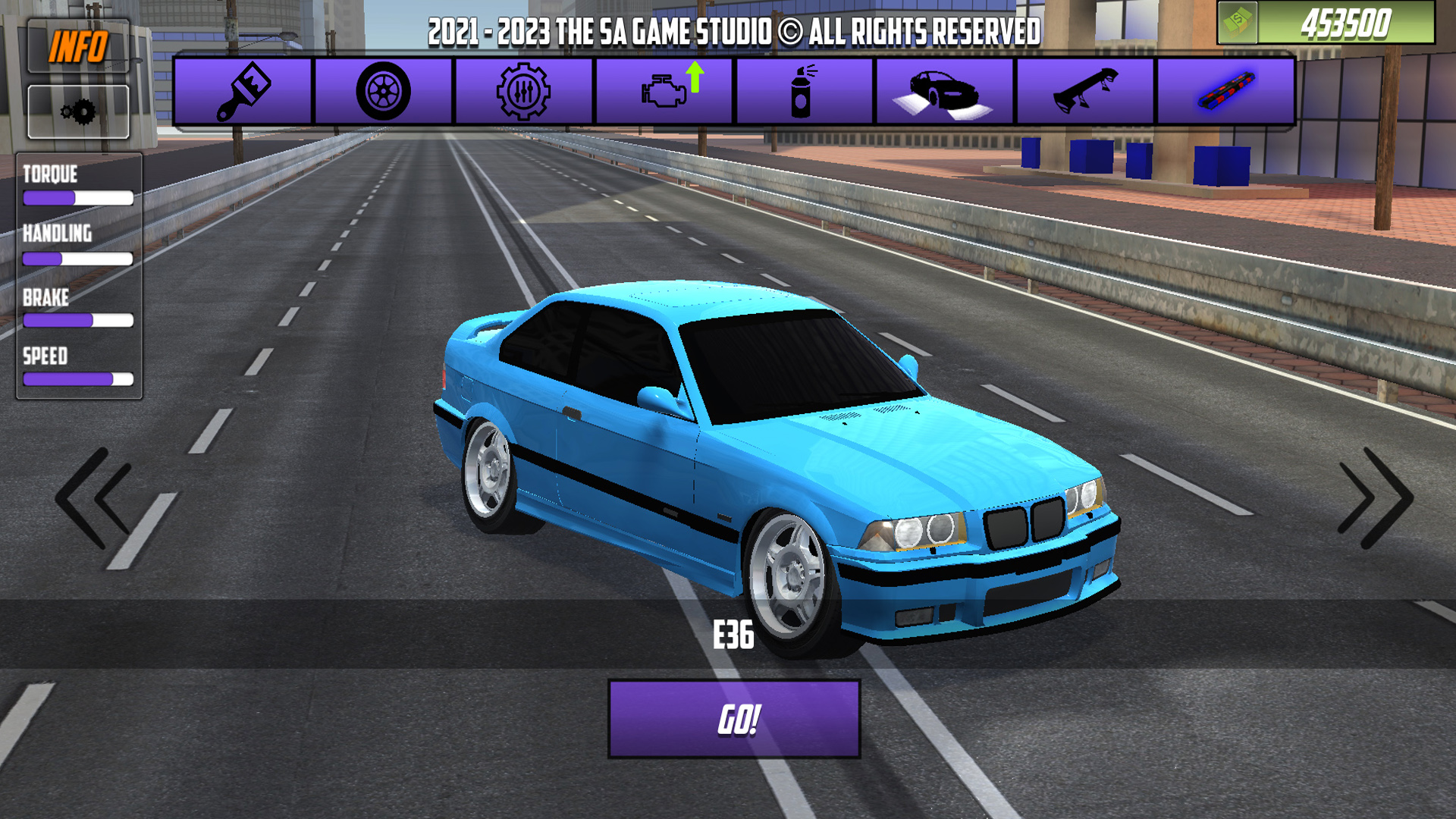Open the rear spoiler options
The image size is (1456, 819).
[x=1085, y=92]
